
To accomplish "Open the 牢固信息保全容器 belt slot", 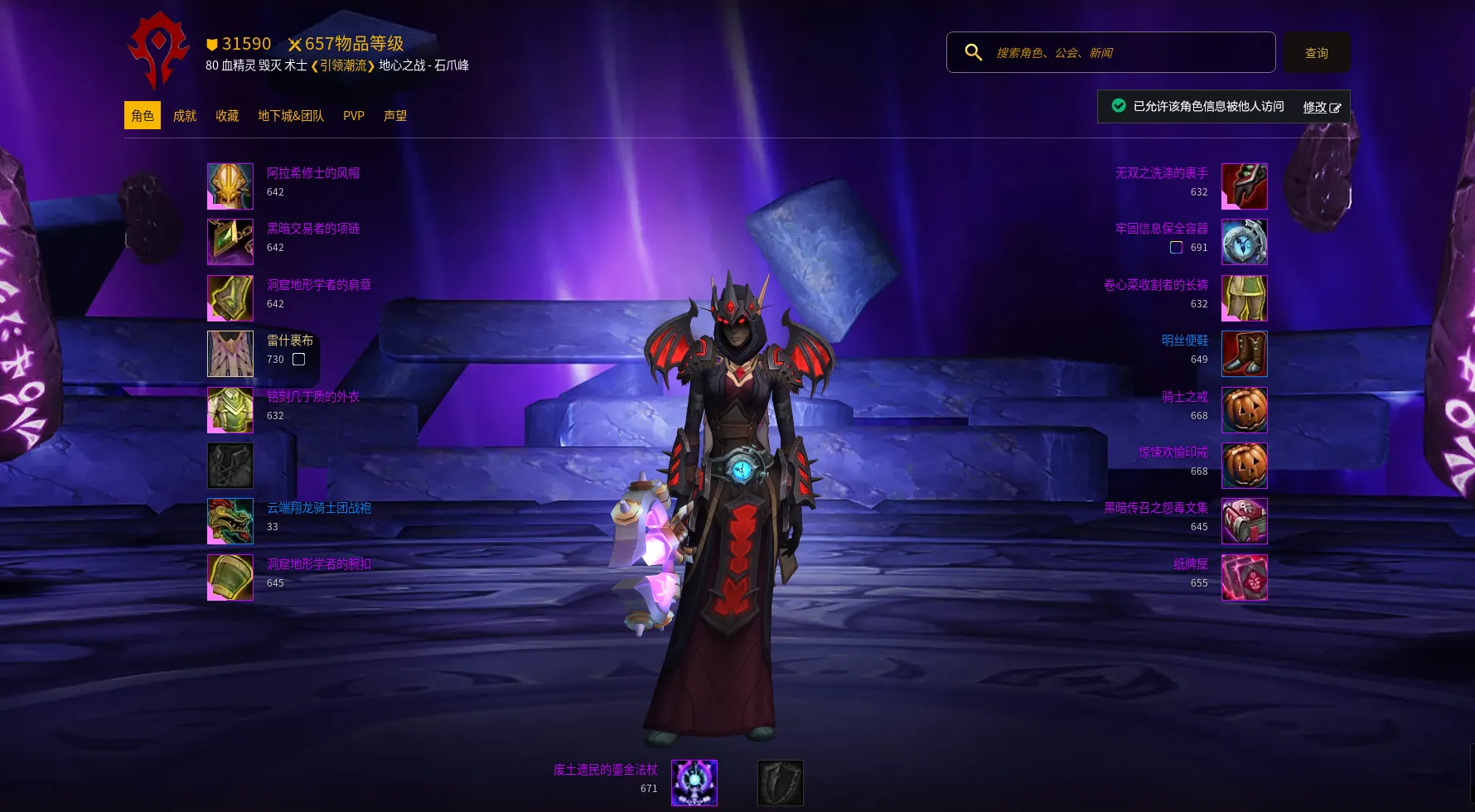I will click(x=1244, y=242).
